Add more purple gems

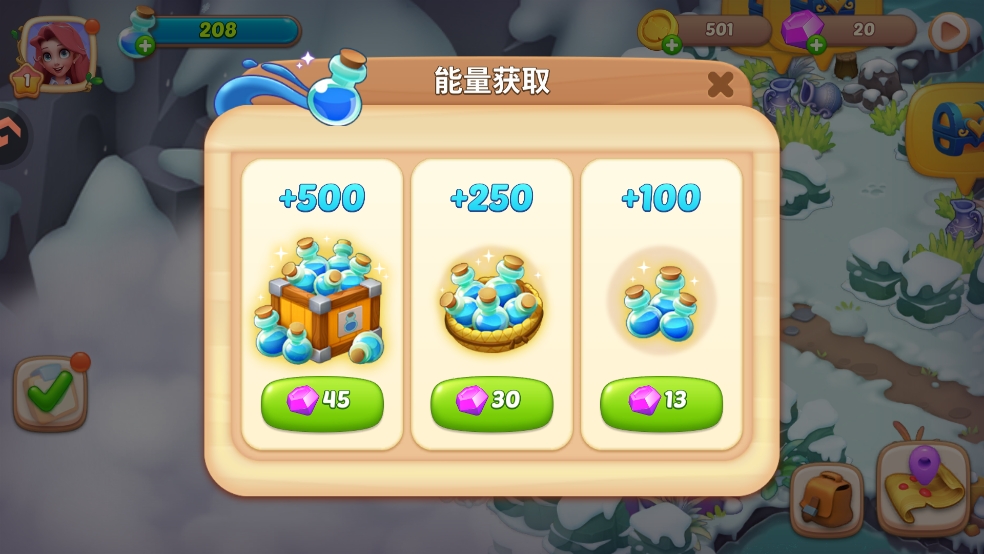[817, 44]
